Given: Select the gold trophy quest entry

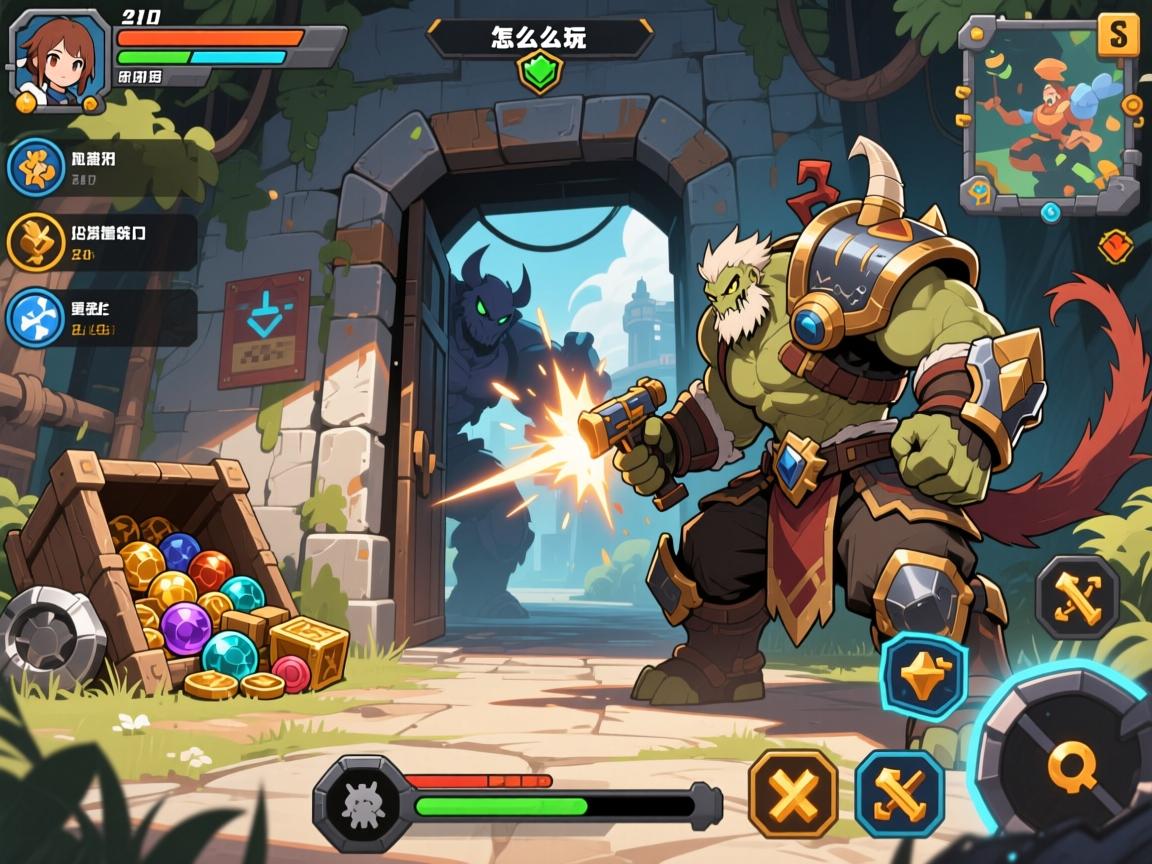Looking at the screenshot, I should 32,243.
